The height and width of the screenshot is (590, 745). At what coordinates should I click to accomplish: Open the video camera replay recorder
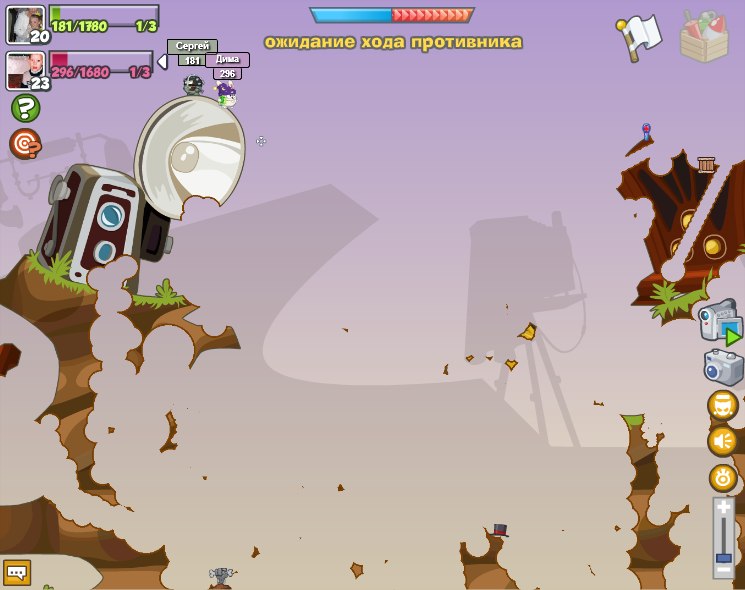pos(720,324)
